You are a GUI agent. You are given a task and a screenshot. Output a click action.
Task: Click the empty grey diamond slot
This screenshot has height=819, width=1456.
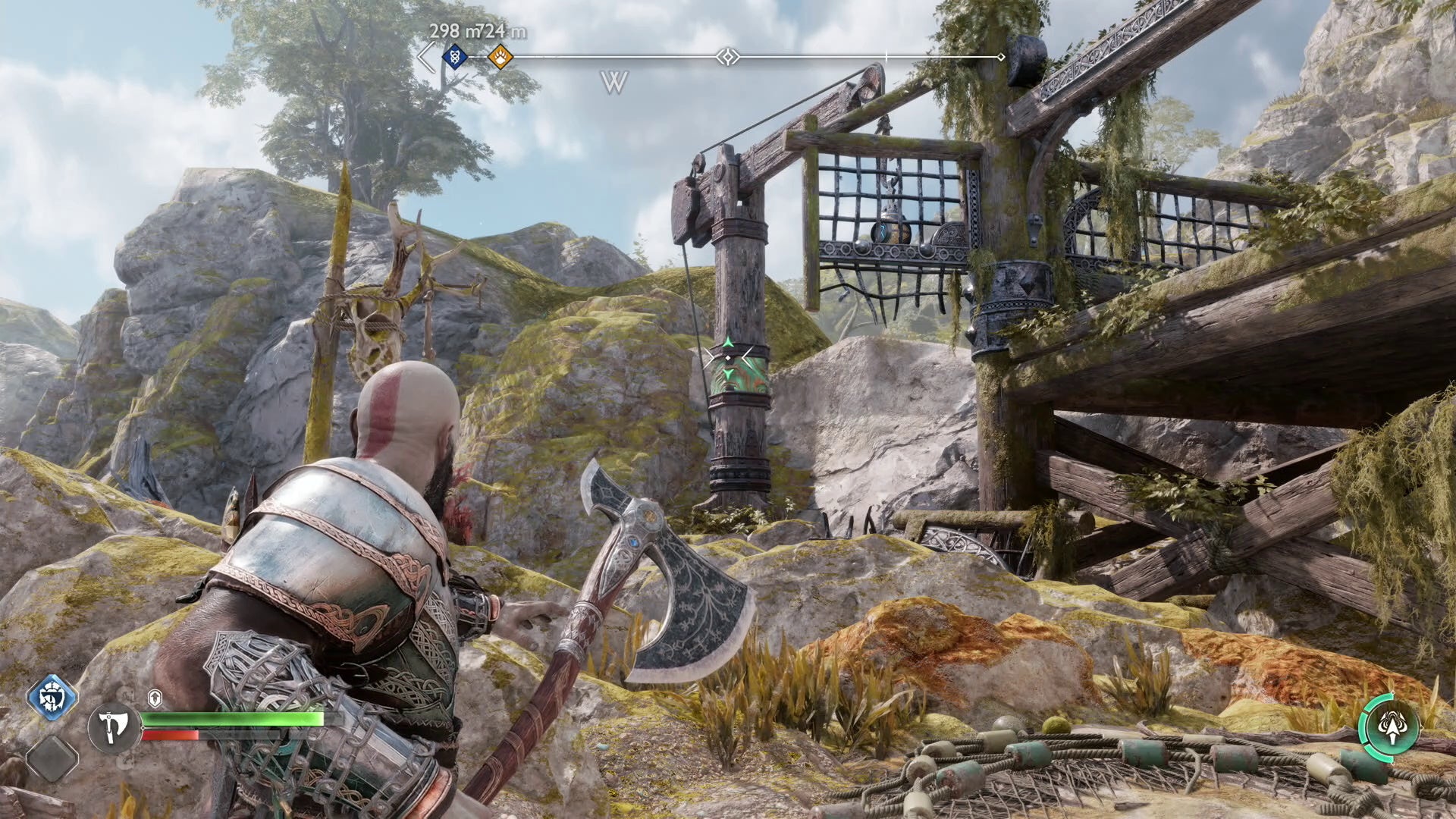point(52,757)
